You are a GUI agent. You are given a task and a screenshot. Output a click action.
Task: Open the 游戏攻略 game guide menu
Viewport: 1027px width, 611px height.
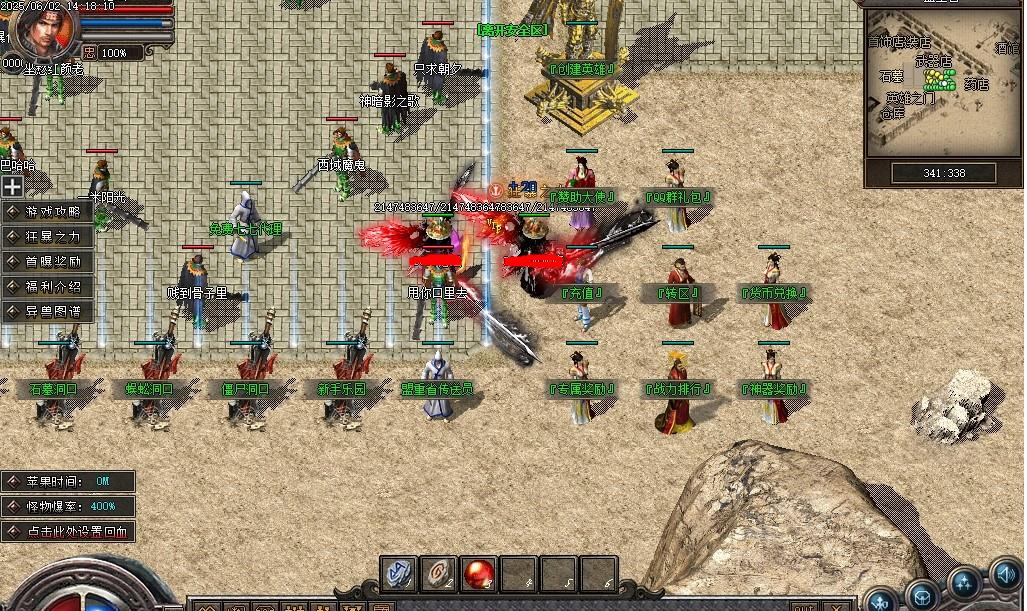[x=48, y=212]
